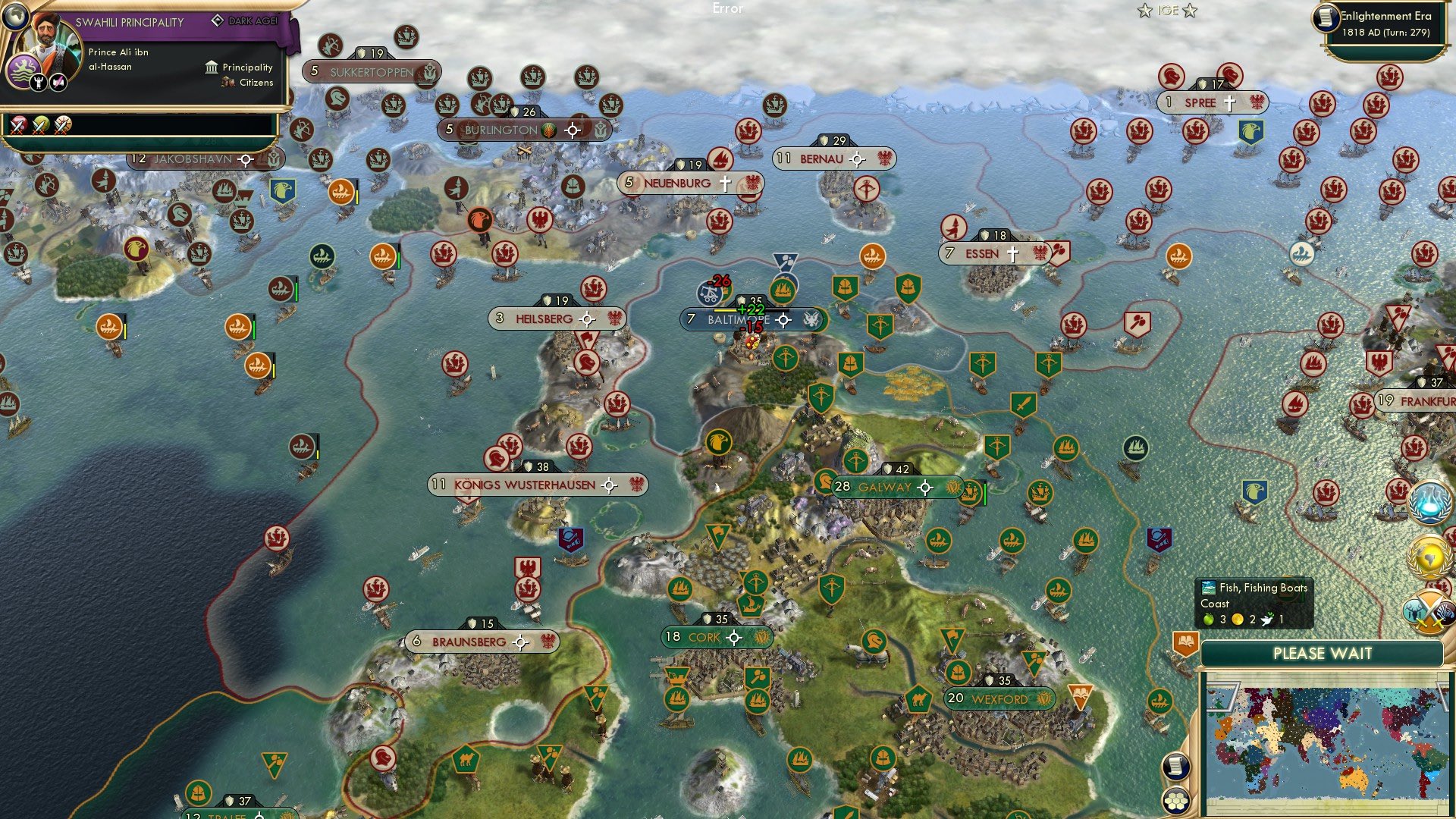Click the Citizens icon in the Swahili panel
The width and height of the screenshot is (1456, 819).
pyautogui.click(x=228, y=82)
